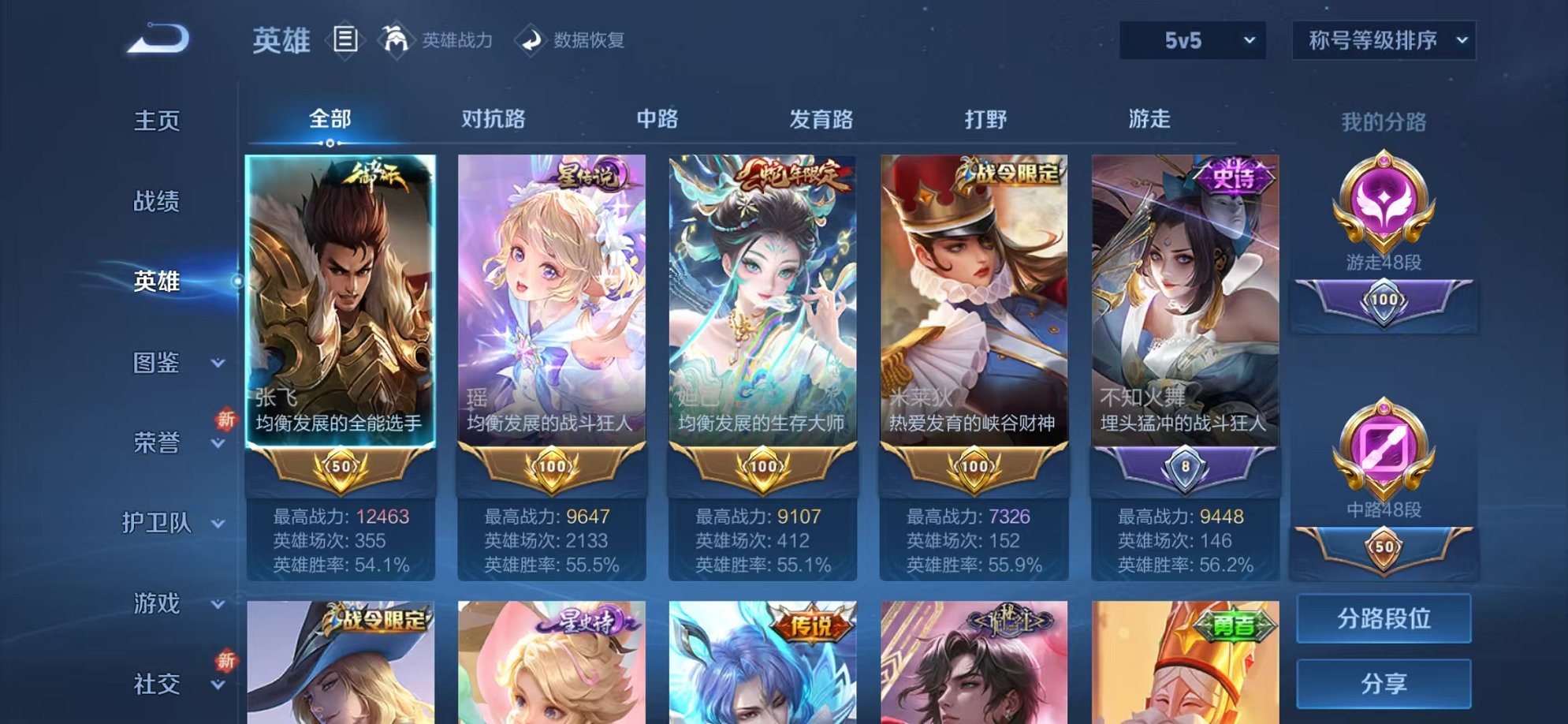Click the level 100 badge under 瑶
Viewport: 1568px width, 724px height.
pyautogui.click(x=551, y=466)
